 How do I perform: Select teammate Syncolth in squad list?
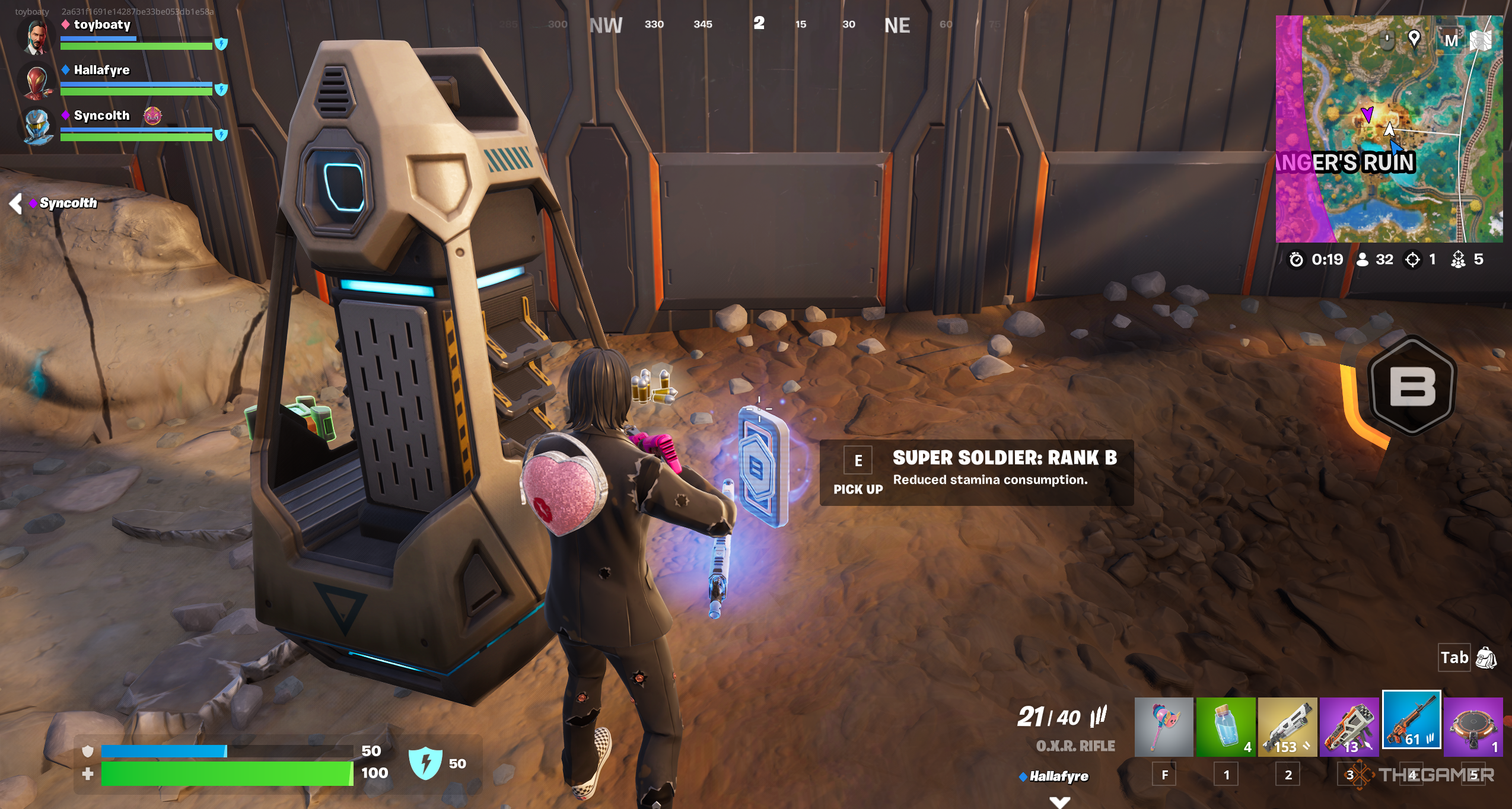[101, 116]
